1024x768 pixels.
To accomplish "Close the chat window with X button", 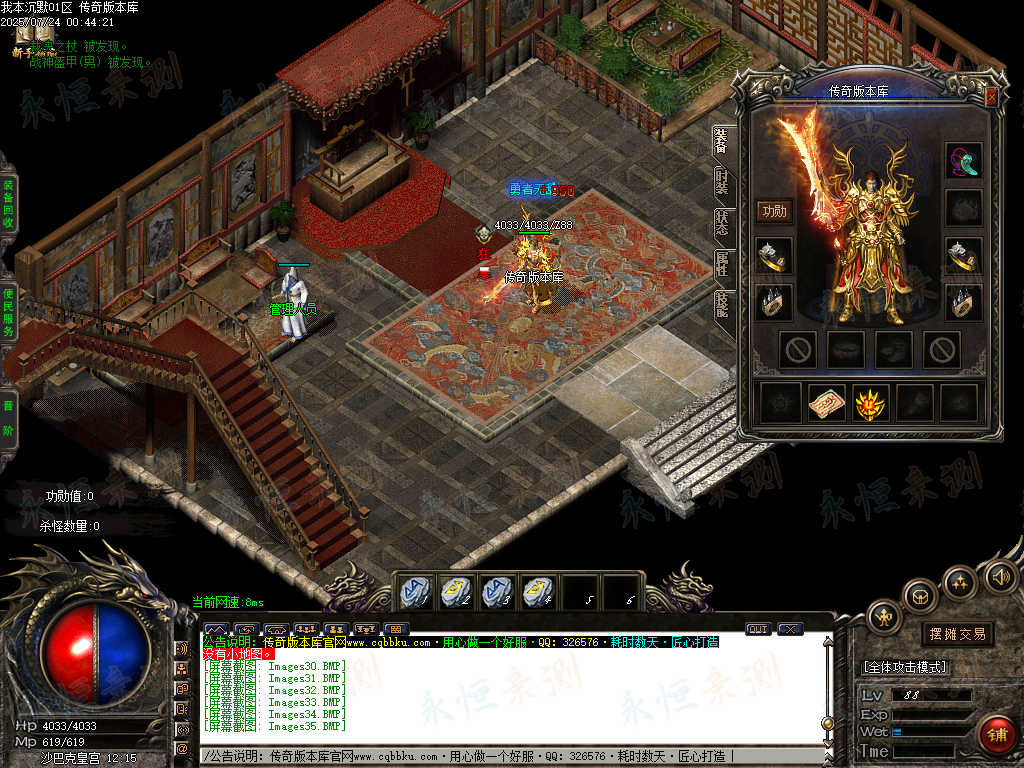I will click(x=790, y=629).
